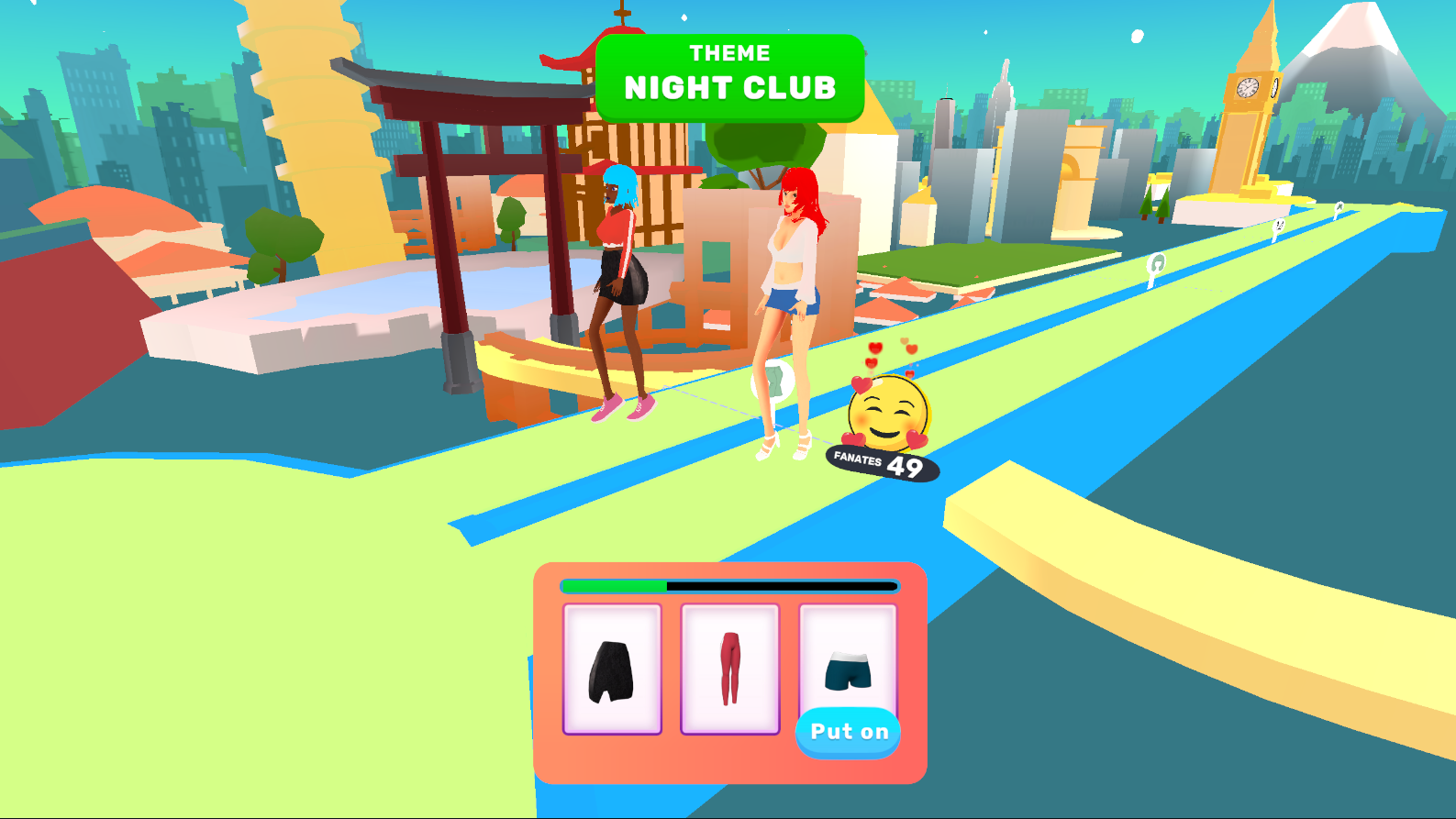Tap the THEME NIGHT CLUB banner
The image size is (1456, 819).
(x=729, y=76)
